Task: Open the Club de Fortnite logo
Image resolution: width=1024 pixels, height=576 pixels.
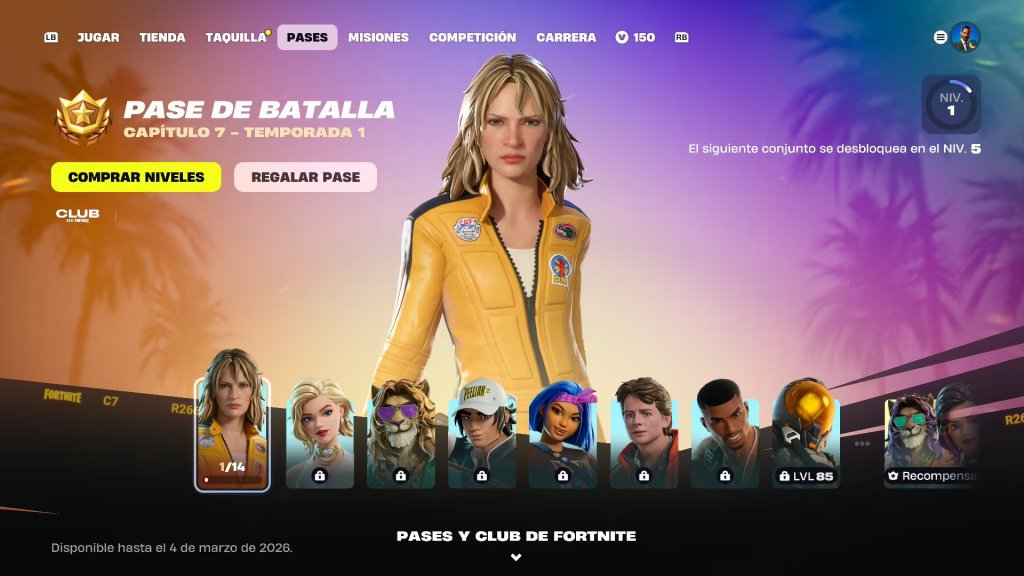Action: (x=78, y=215)
